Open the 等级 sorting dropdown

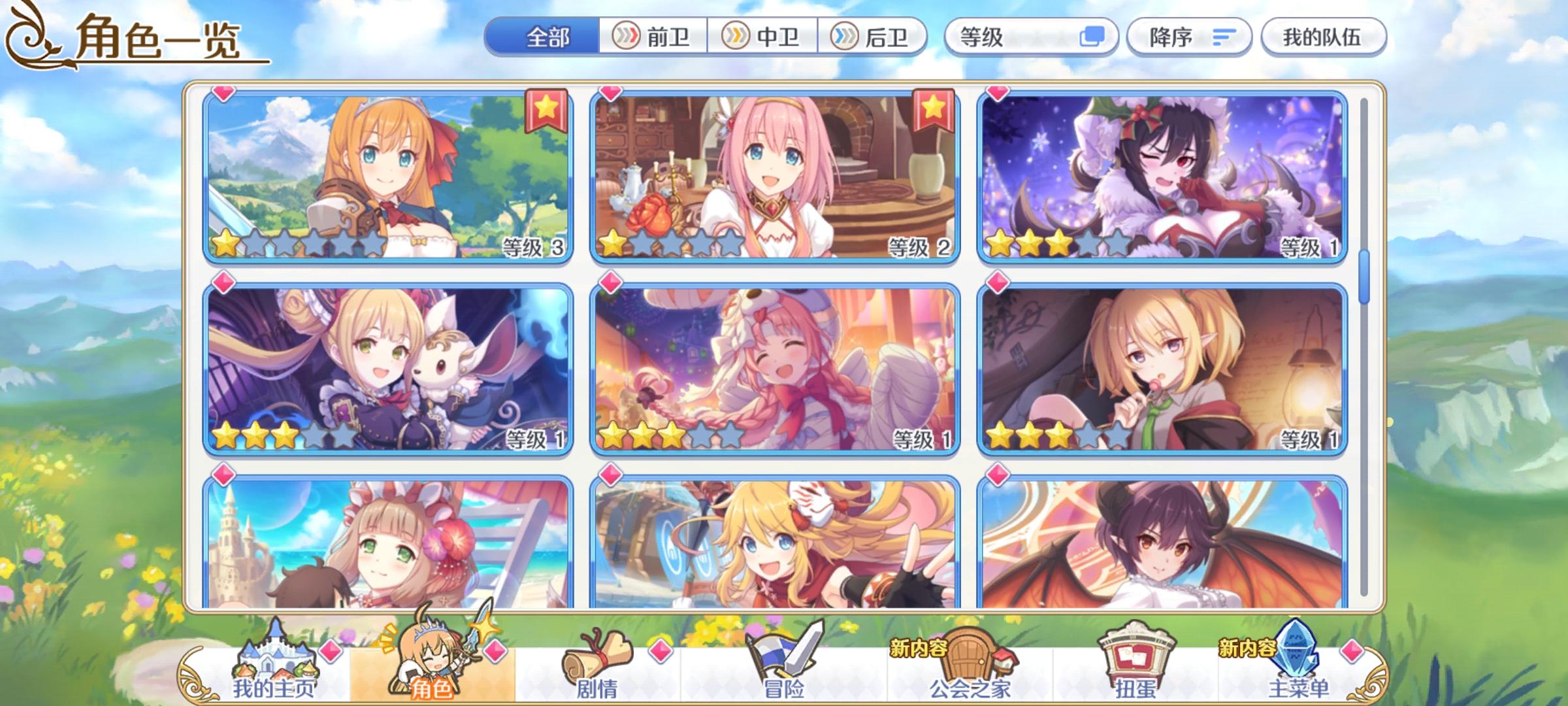click(1026, 37)
